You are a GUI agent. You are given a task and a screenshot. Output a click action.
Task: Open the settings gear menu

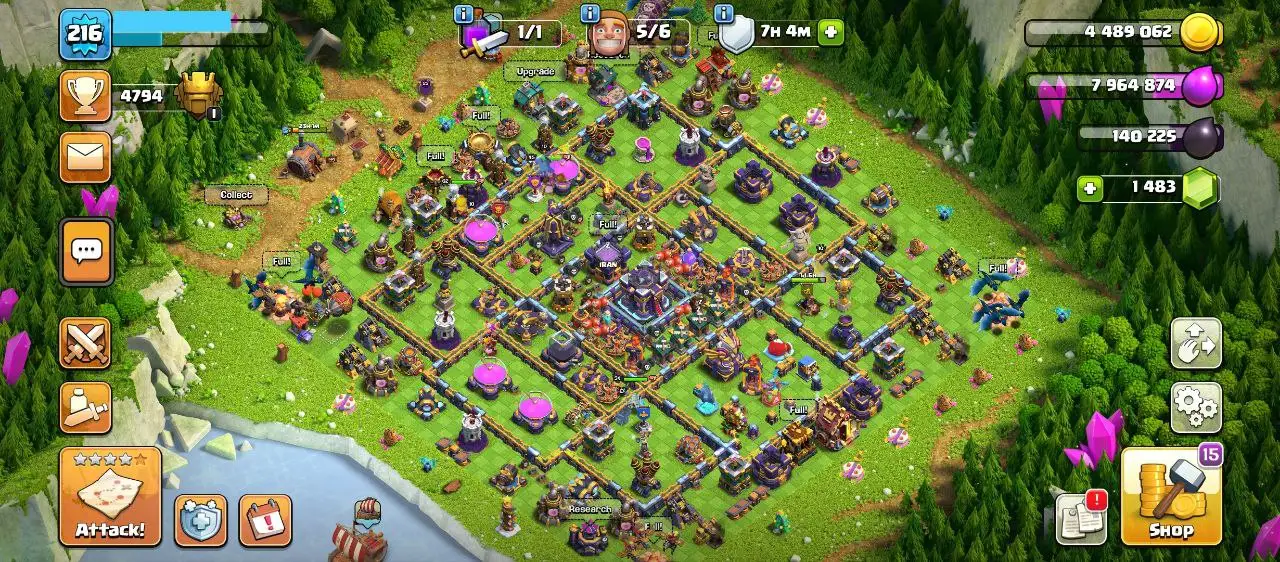[x=1196, y=407]
